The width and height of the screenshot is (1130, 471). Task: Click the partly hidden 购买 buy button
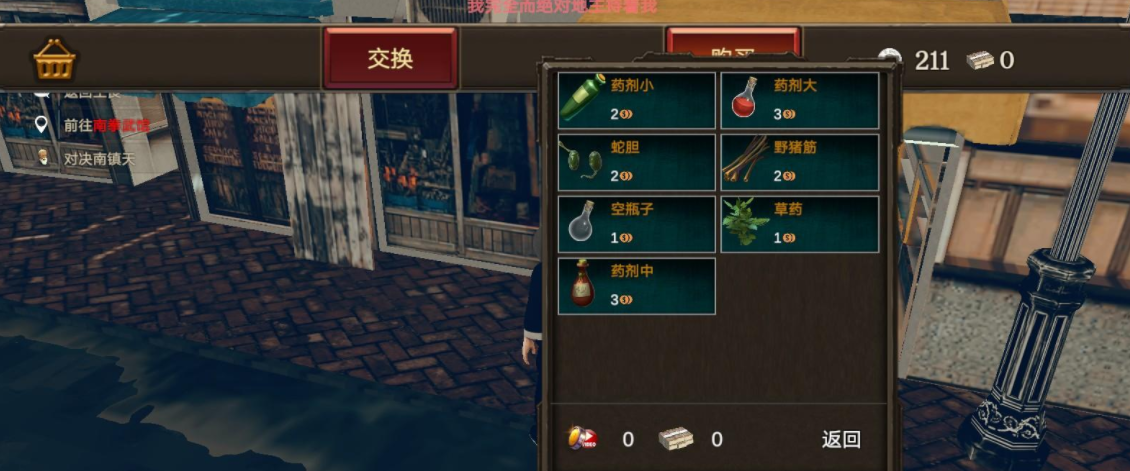pos(732,43)
